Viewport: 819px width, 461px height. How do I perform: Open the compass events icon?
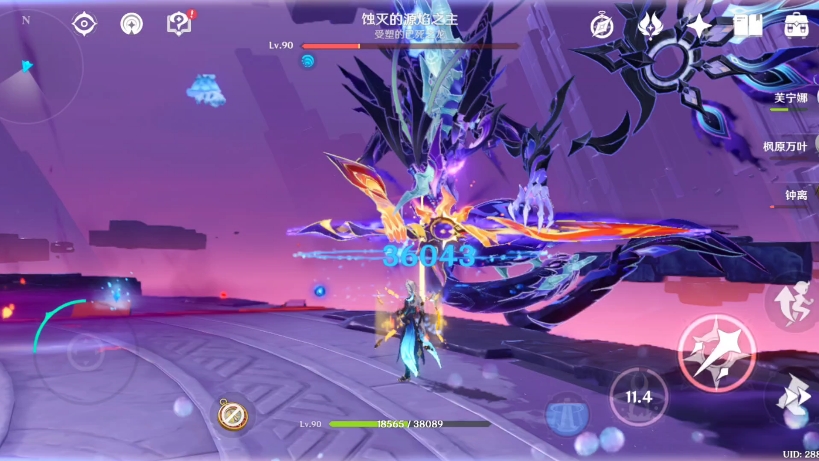[602, 26]
